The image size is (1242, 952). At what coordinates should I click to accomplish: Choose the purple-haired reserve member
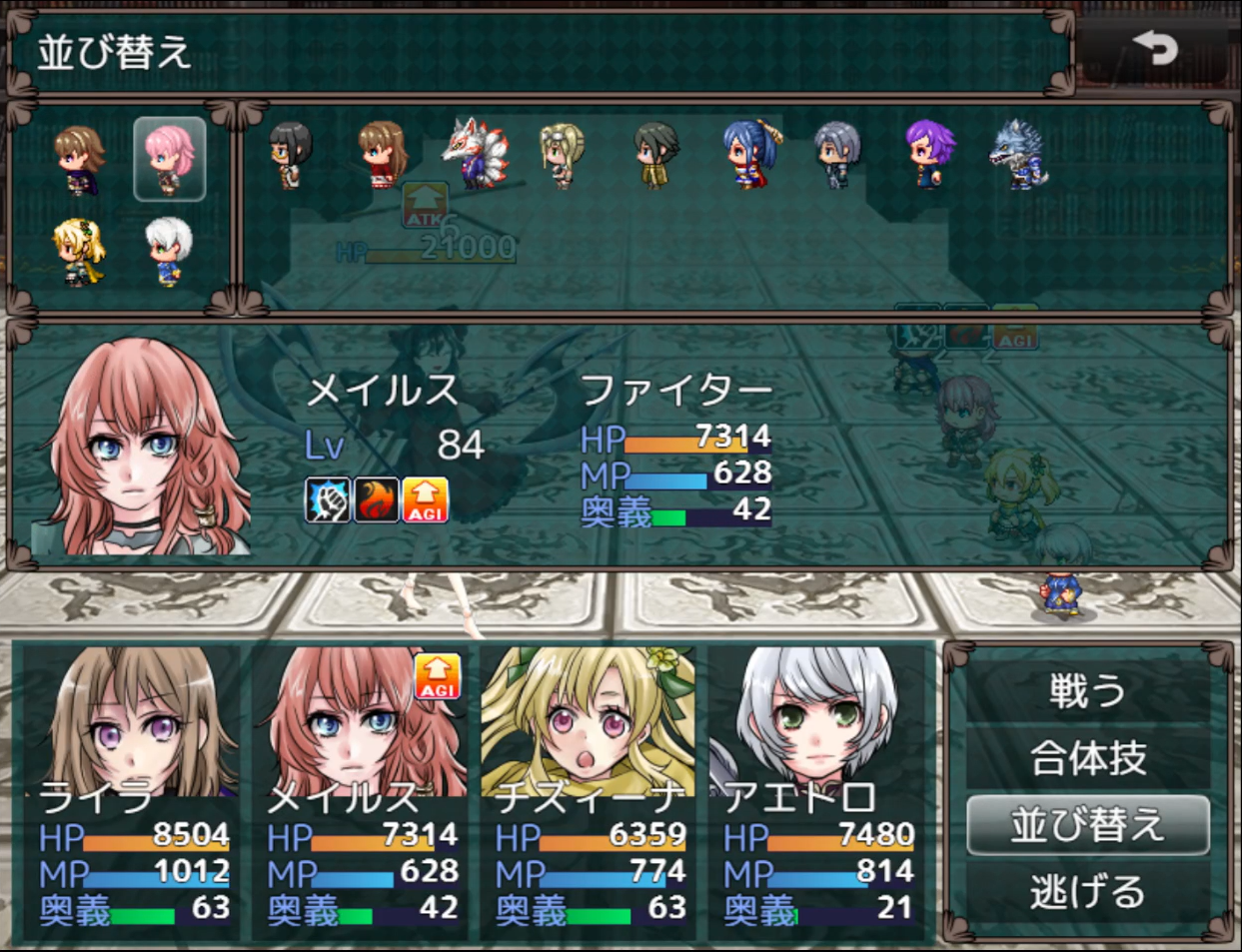tap(929, 155)
